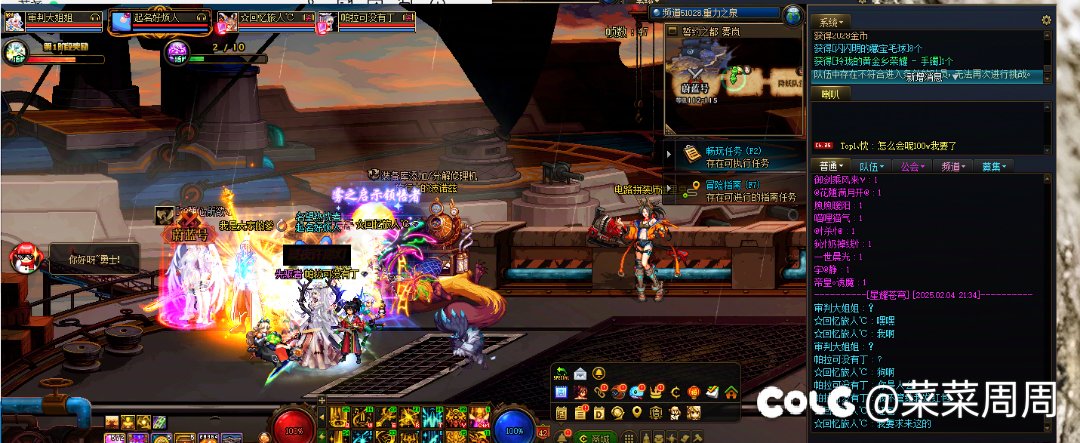
Task: Click the globe icon above the minimap
Action: 793,14
